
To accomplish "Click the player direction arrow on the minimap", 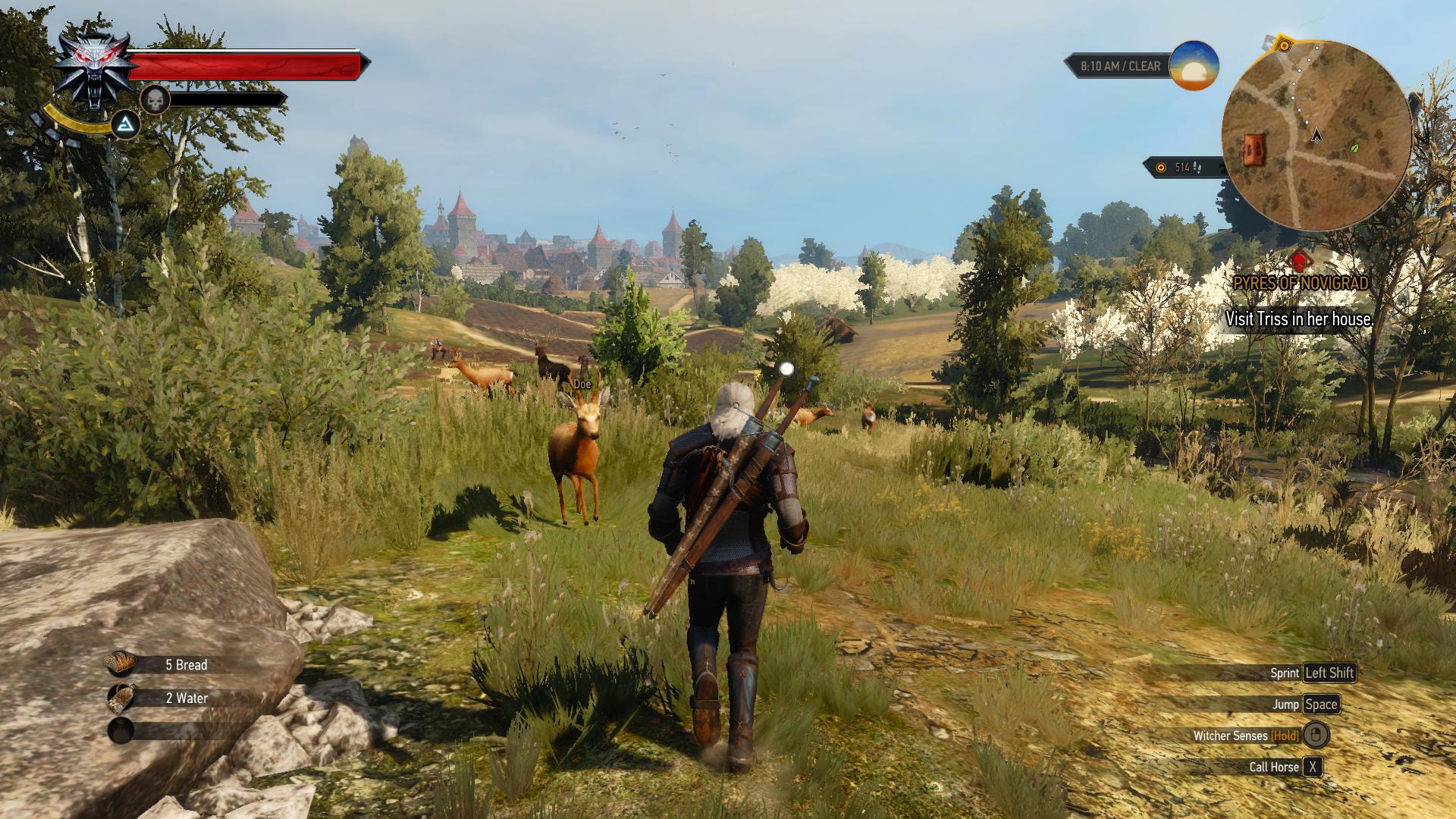I will click(1316, 136).
